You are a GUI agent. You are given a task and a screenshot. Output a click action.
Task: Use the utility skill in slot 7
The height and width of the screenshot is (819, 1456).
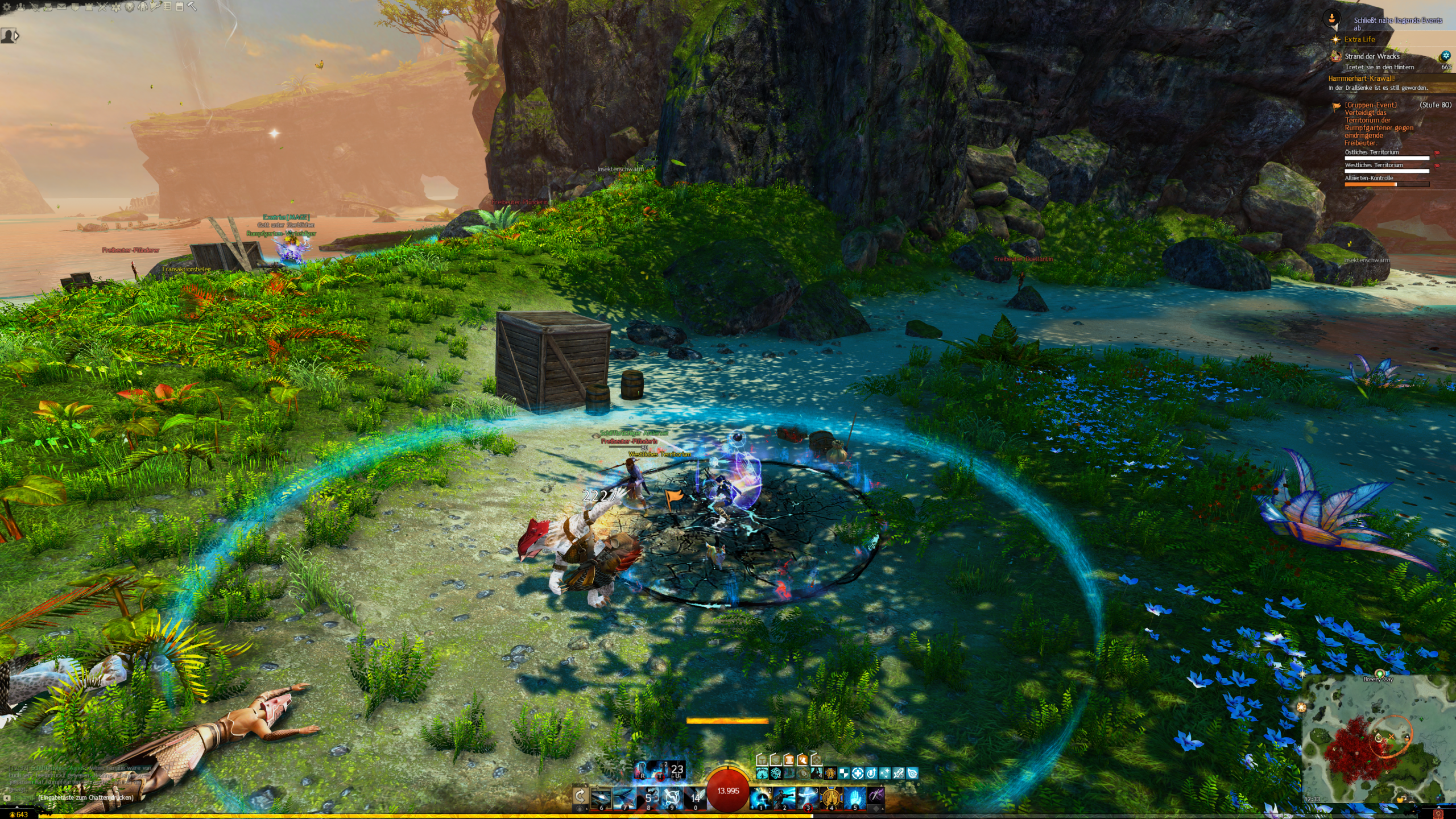point(624,797)
